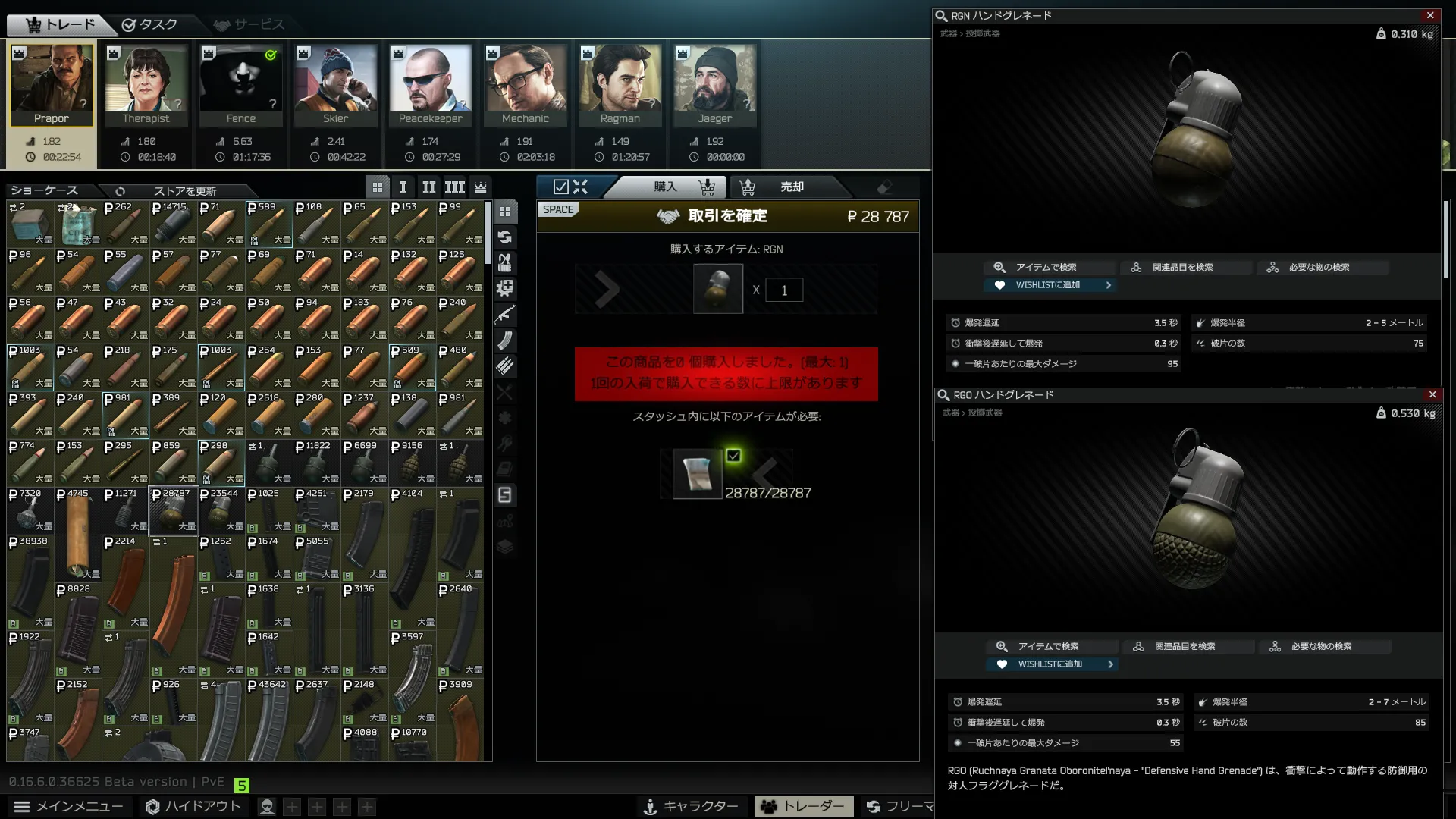Select the Therapist trader portrait
The height and width of the screenshot is (819, 1456).
click(x=146, y=85)
